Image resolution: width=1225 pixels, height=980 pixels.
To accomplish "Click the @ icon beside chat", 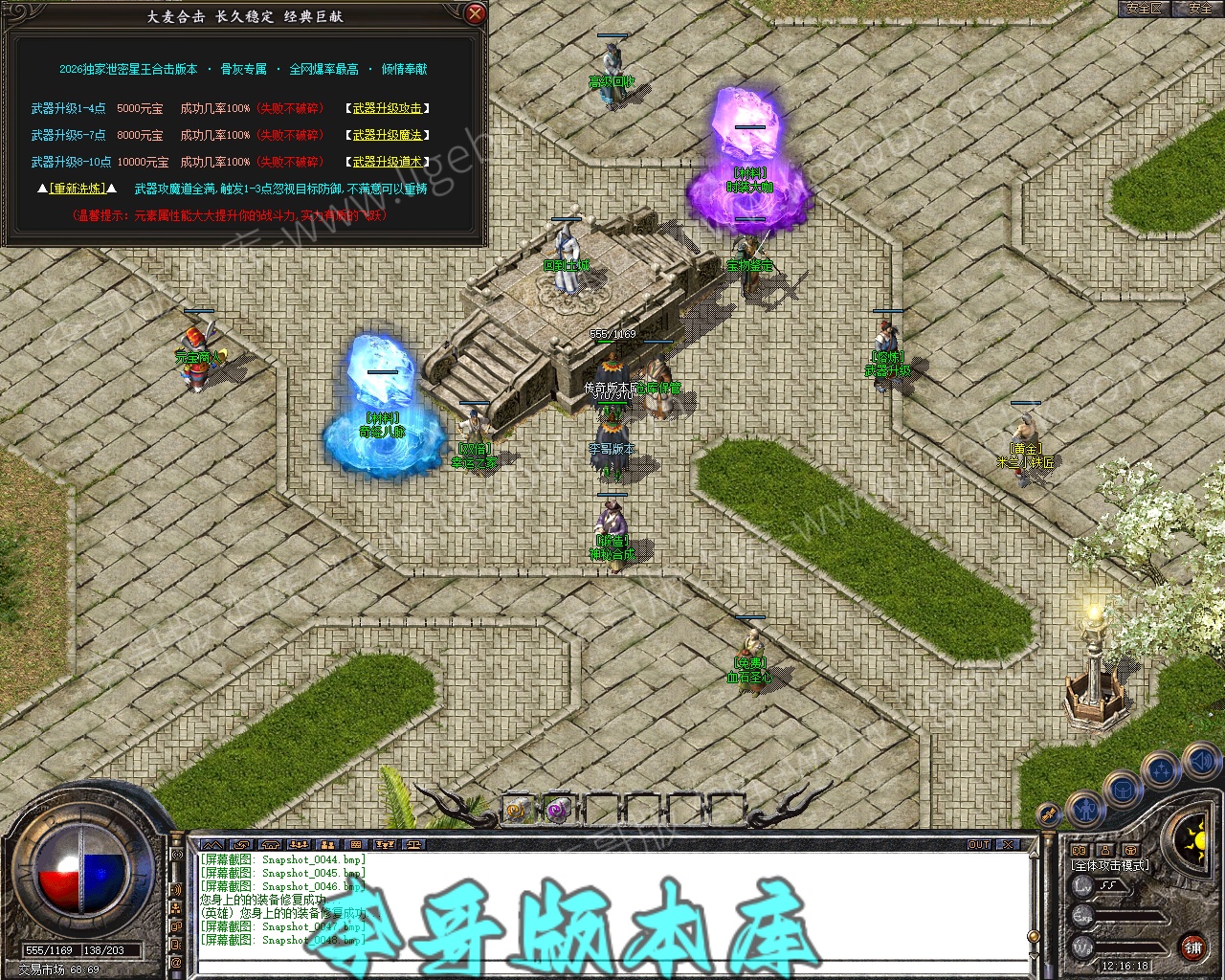I will (x=176, y=961).
